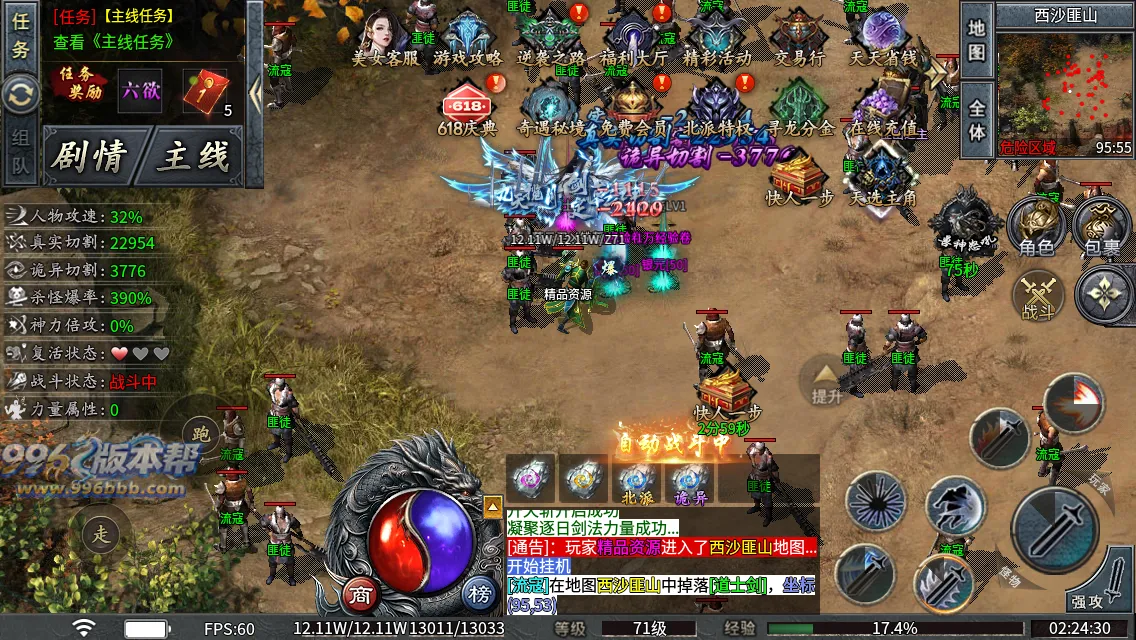This screenshot has width=1136, height=640.
Task: Select the 剧情 story button
Action: point(90,156)
